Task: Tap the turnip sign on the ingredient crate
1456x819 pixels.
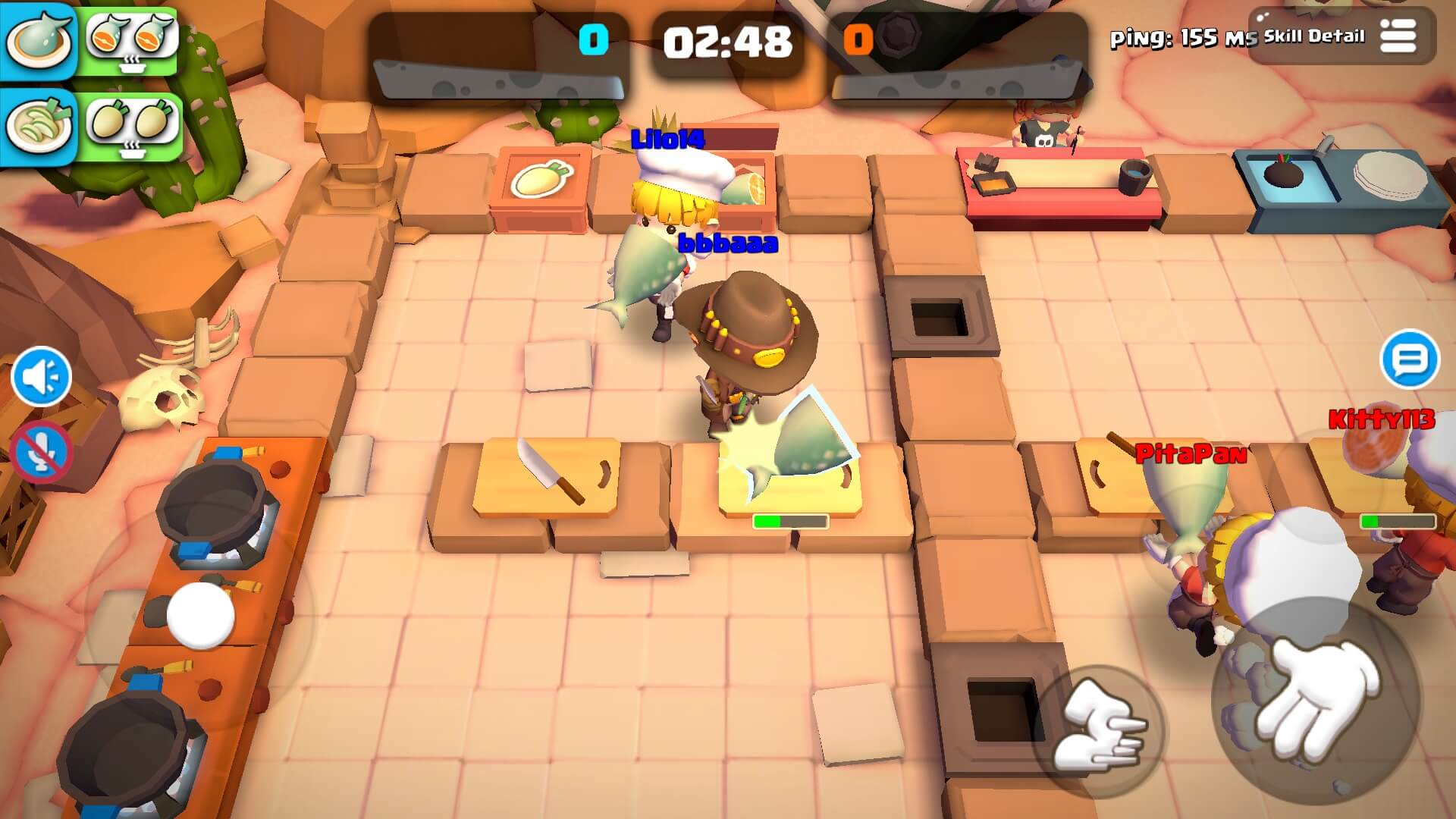Action: (541, 179)
